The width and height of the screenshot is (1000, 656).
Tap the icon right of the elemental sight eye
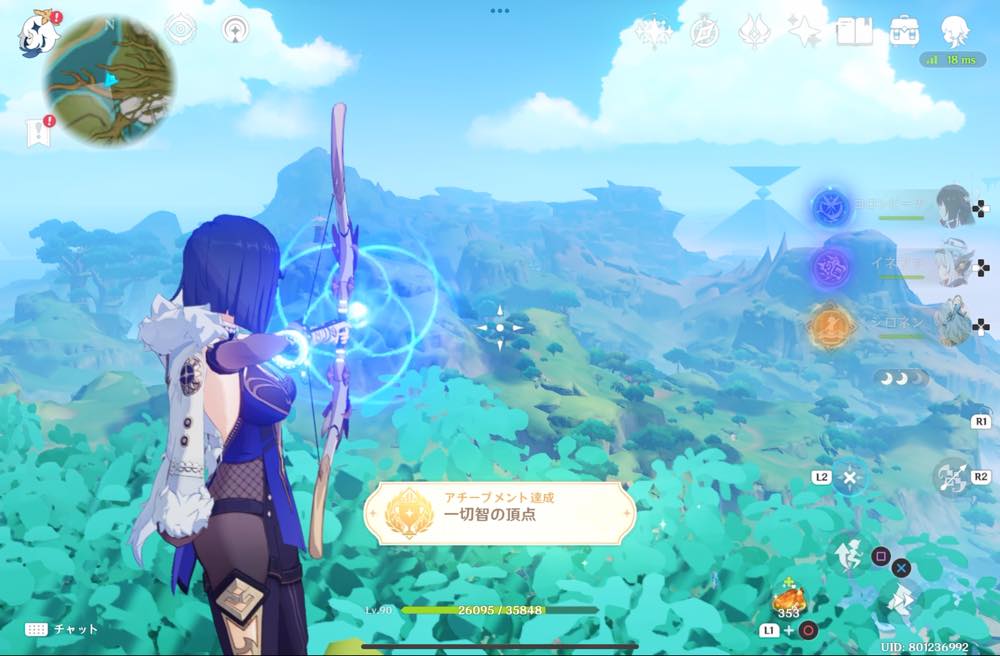235,30
